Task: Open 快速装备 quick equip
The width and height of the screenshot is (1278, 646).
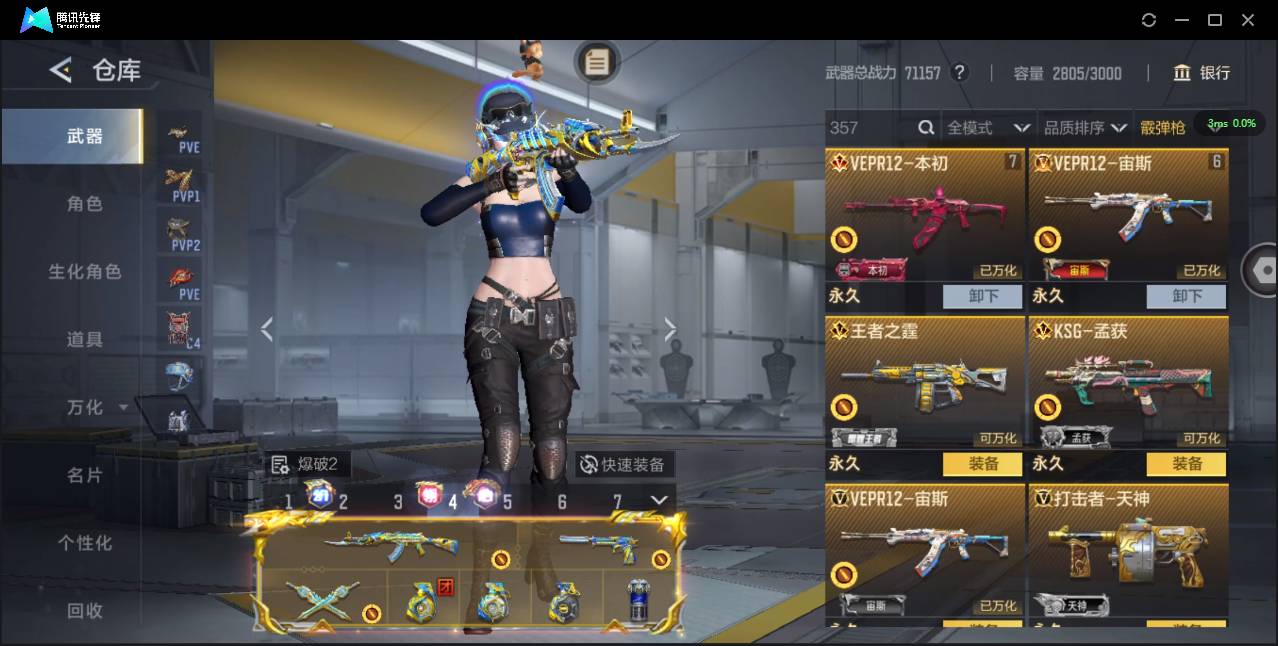Action: [x=625, y=465]
